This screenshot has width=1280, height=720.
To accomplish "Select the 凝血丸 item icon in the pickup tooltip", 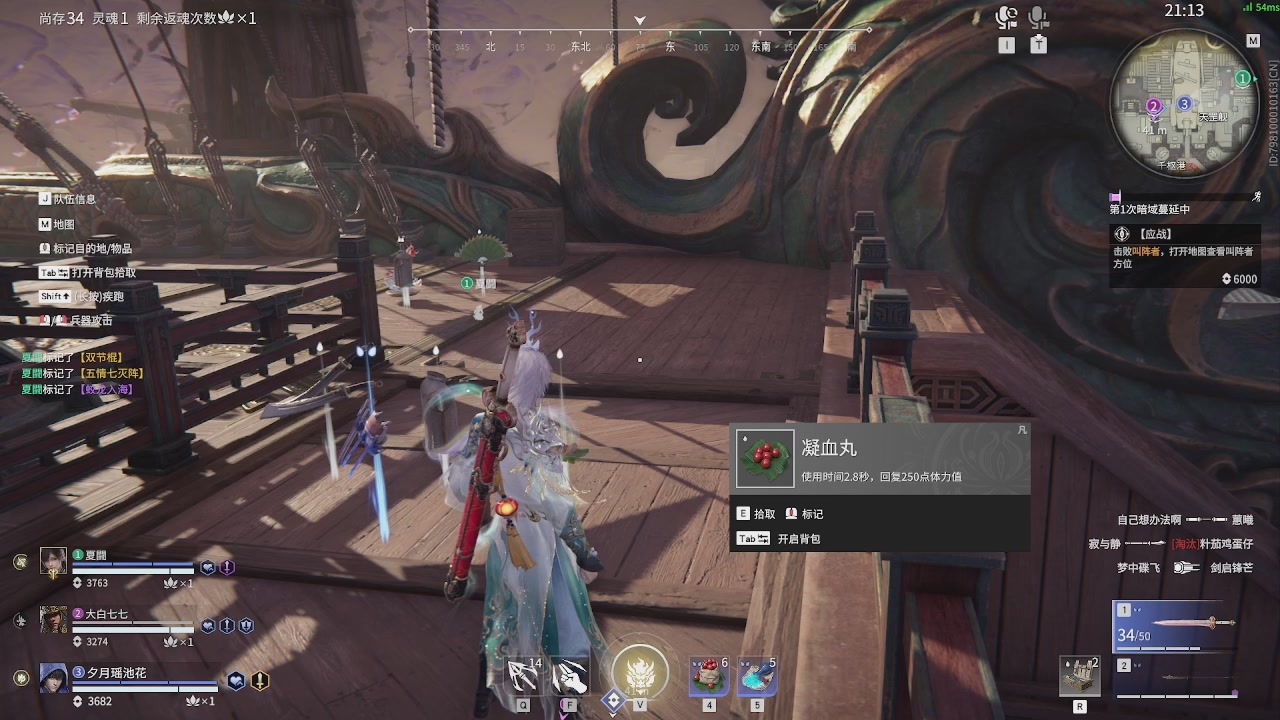I will click(x=765, y=459).
